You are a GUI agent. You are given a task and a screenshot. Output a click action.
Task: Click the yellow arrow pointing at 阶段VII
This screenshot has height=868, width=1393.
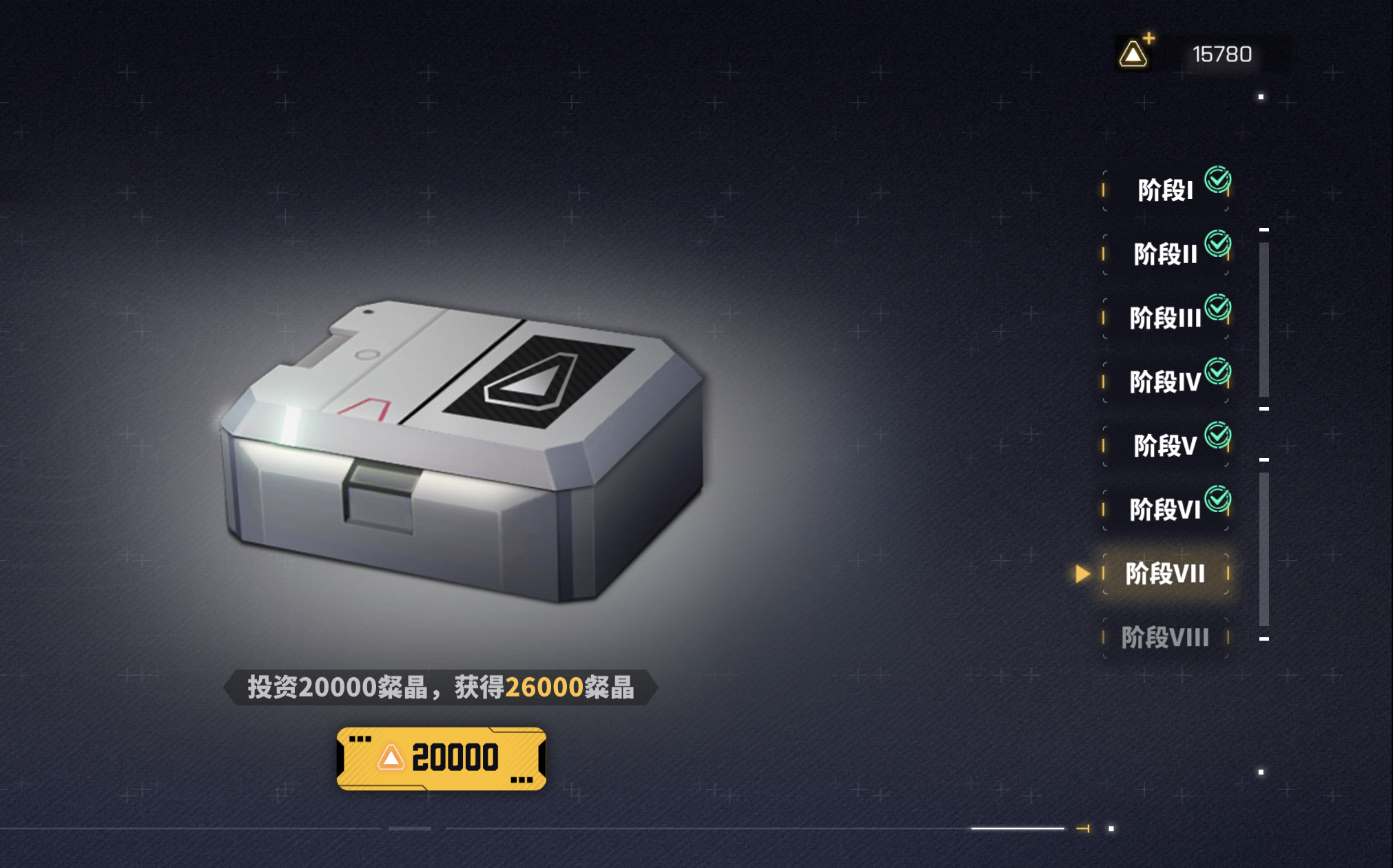pos(1083,573)
